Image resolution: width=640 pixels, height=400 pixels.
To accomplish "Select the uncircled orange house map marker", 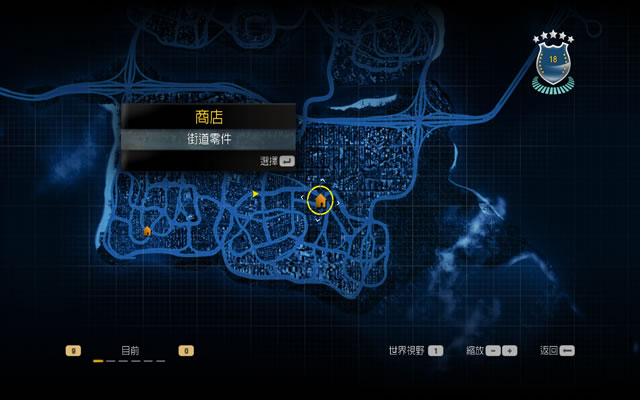I will (147, 231).
